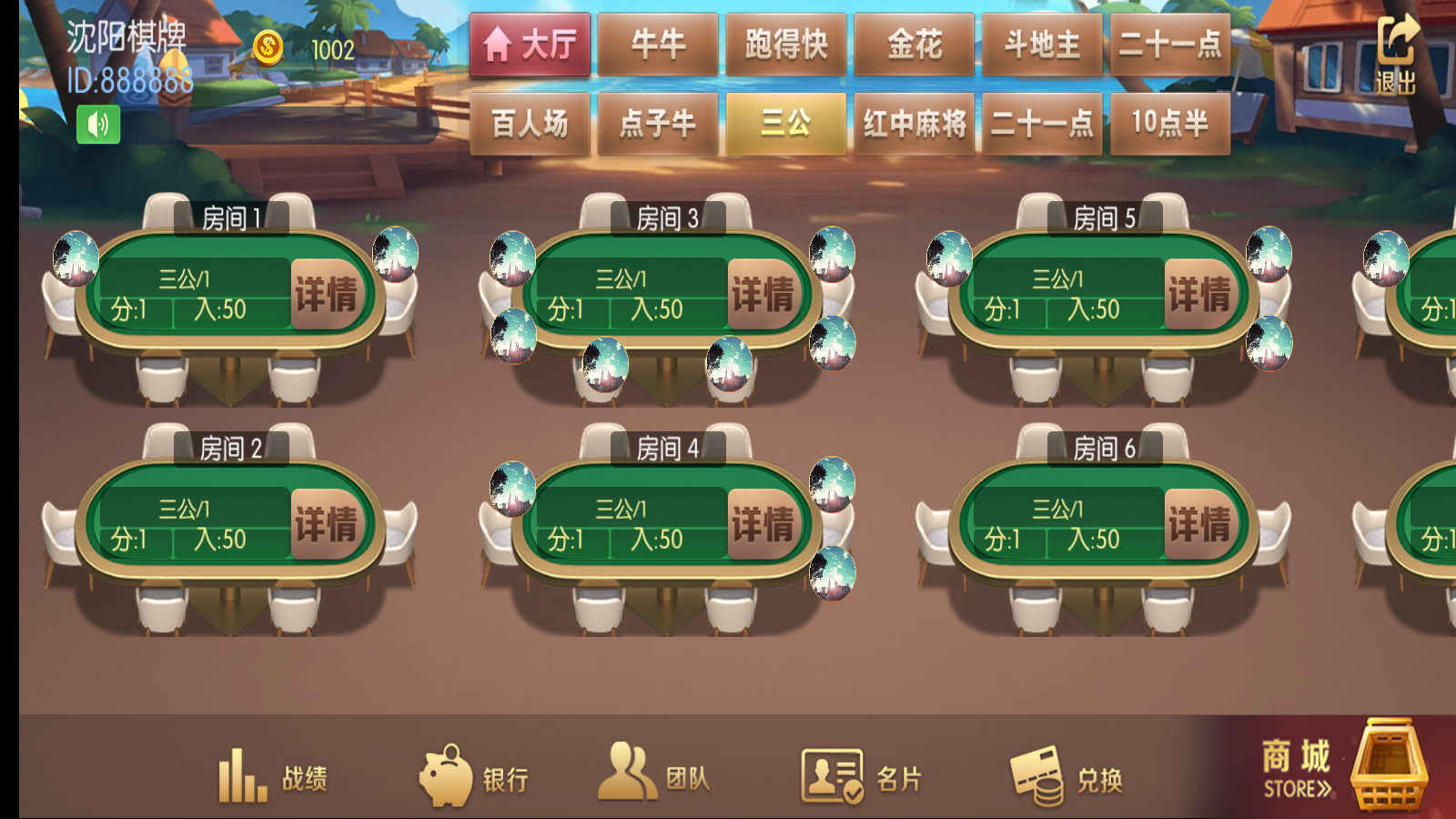
Task: Mute game sound with the speaker toggle
Action: (100, 123)
